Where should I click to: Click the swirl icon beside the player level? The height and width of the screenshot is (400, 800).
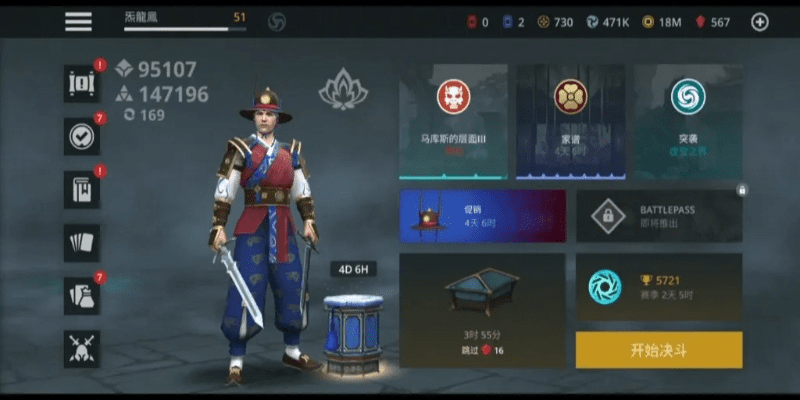pos(278,21)
